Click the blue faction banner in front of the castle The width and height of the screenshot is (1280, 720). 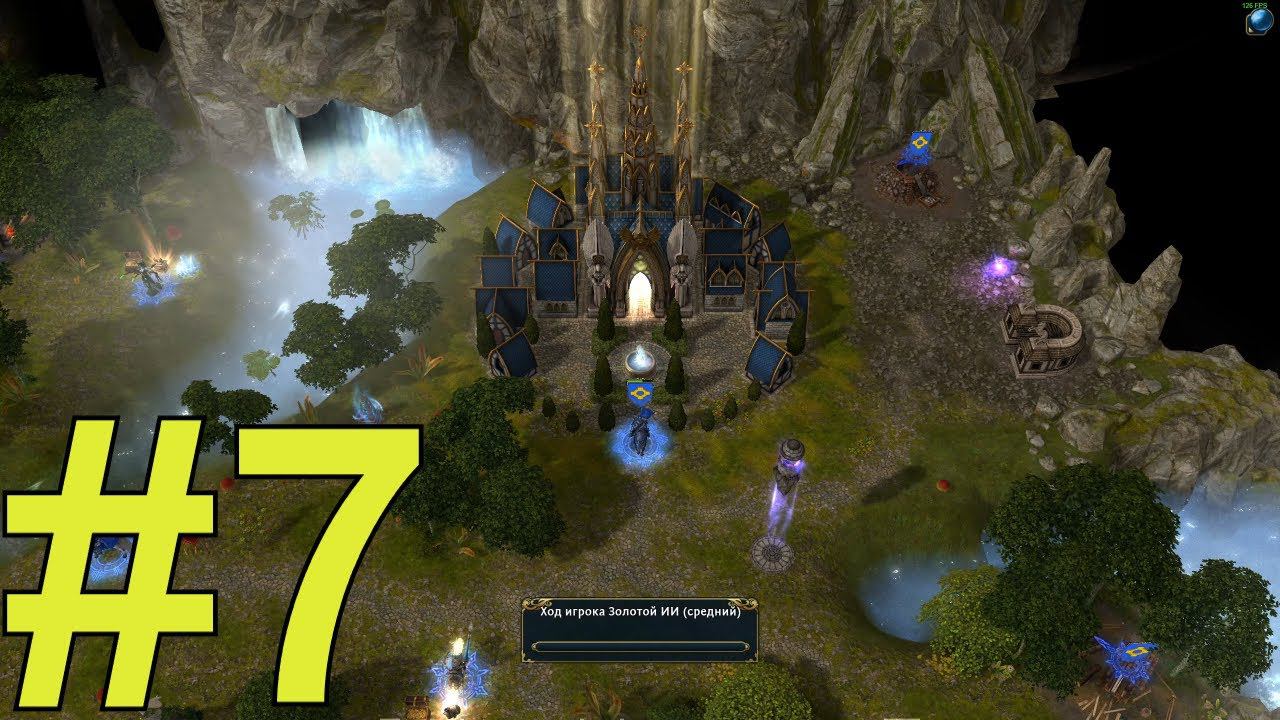[641, 394]
